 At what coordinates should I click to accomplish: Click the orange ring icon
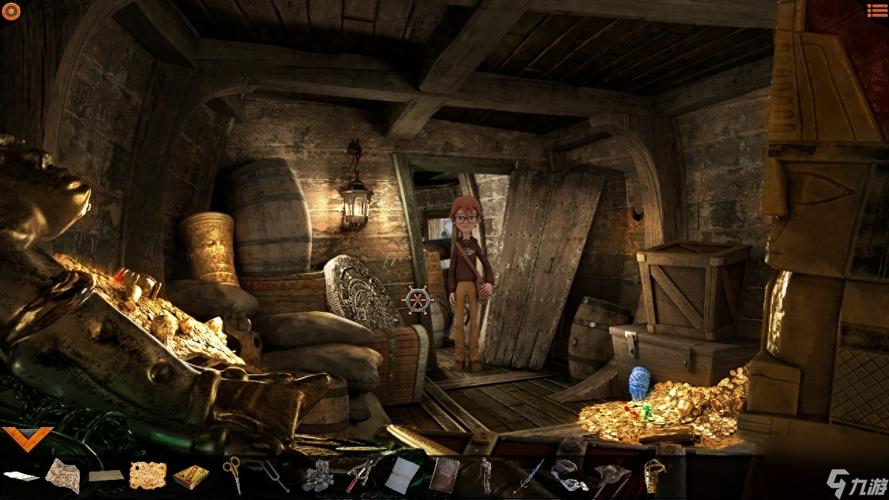point(12,11)
